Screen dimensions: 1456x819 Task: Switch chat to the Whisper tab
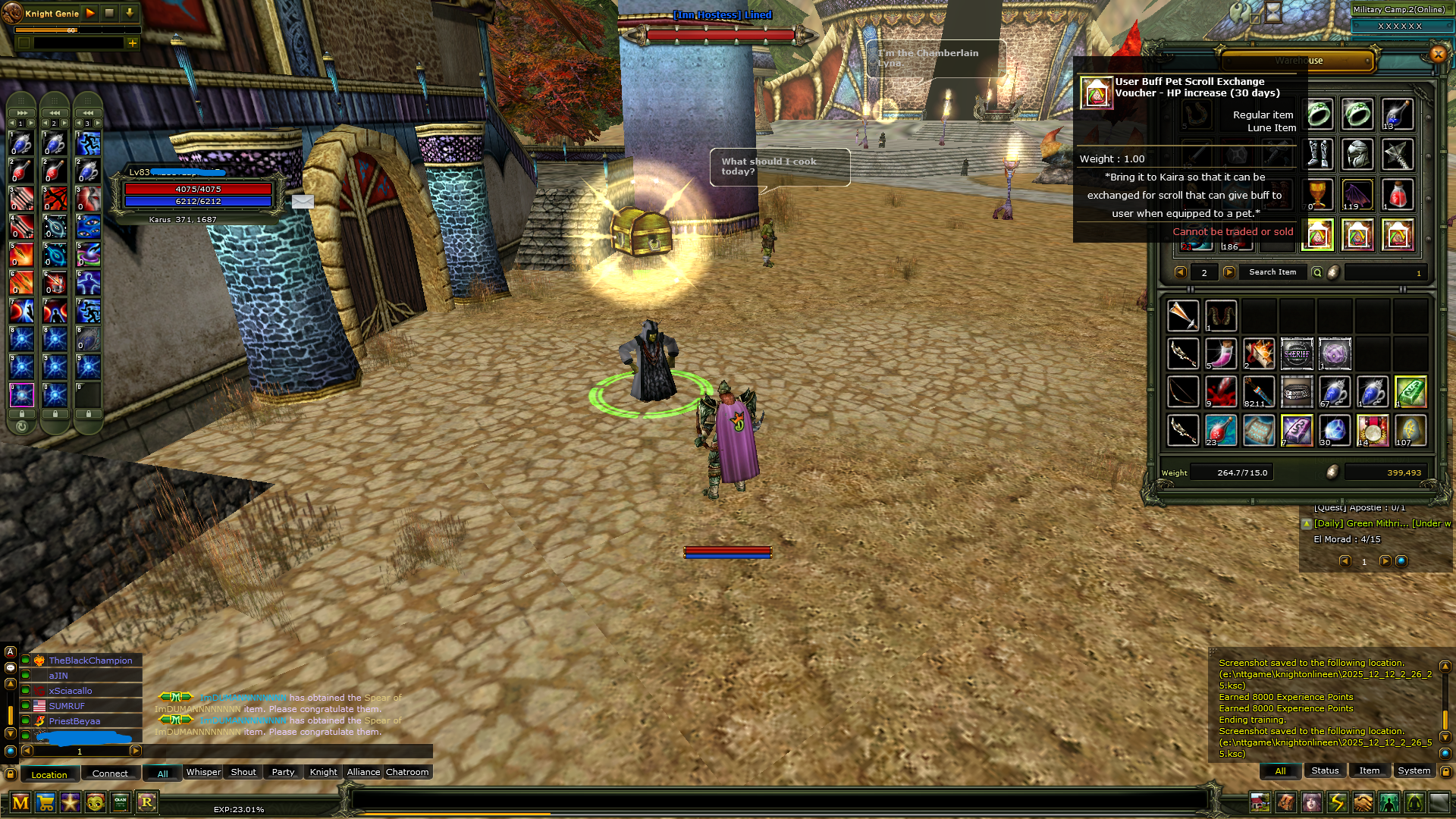[203, 772]
